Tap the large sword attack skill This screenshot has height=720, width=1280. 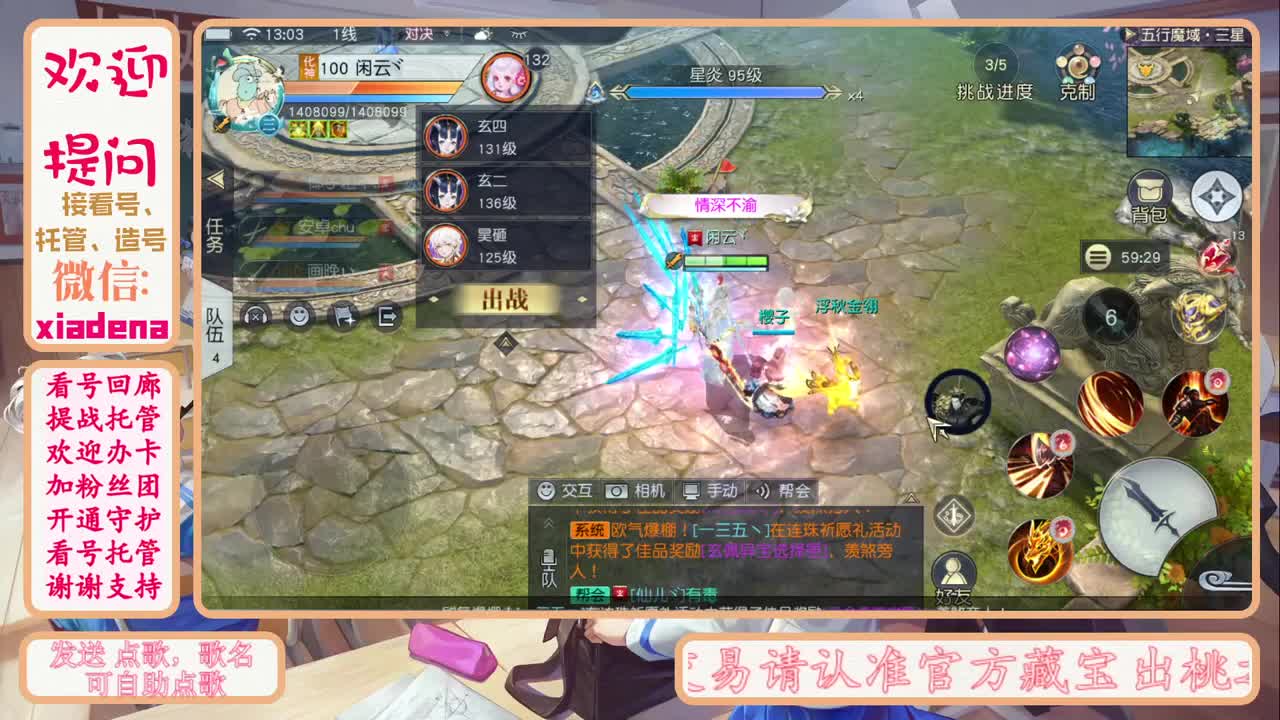click(x=1150, y=512)
